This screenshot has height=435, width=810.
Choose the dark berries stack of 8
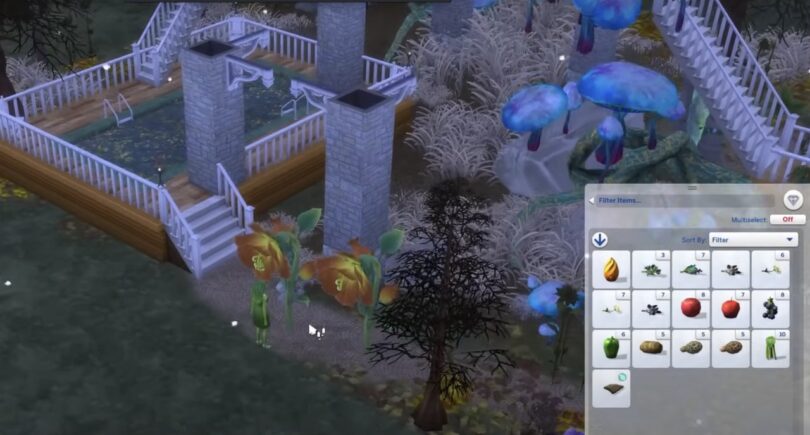pyautogui.click(x=771, y=308)
